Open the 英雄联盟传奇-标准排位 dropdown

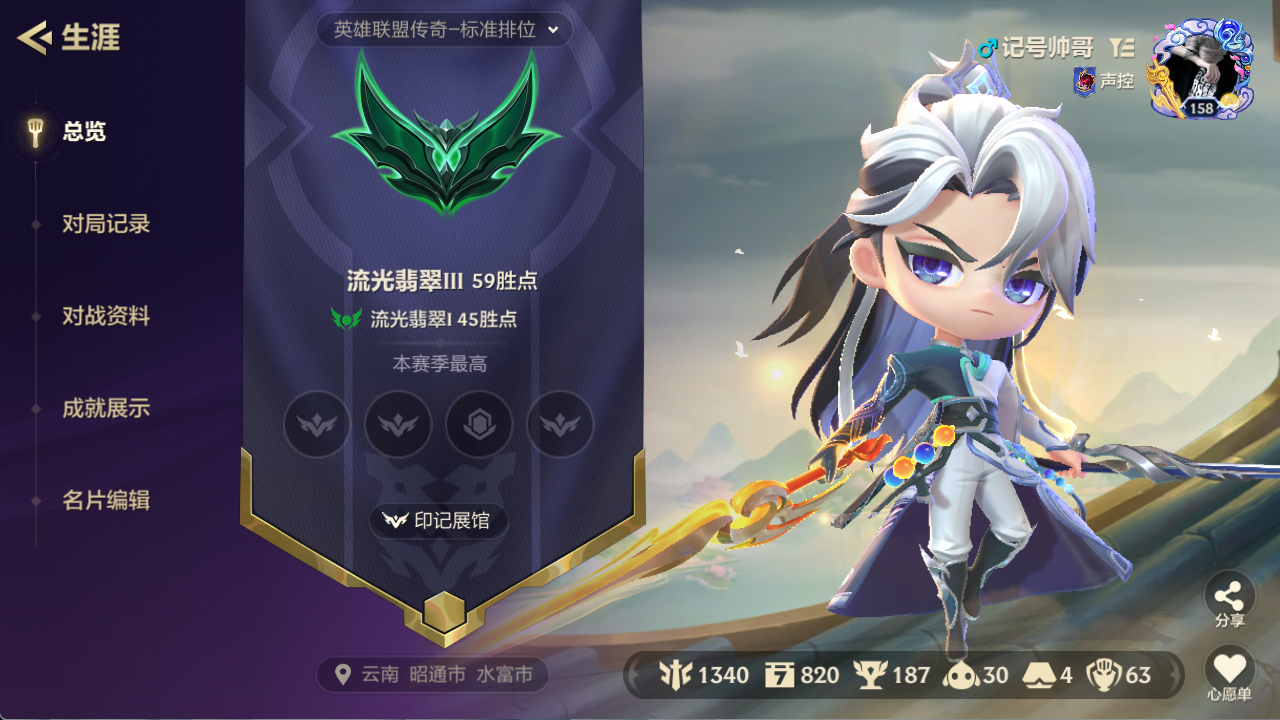[x=445, y=30]
